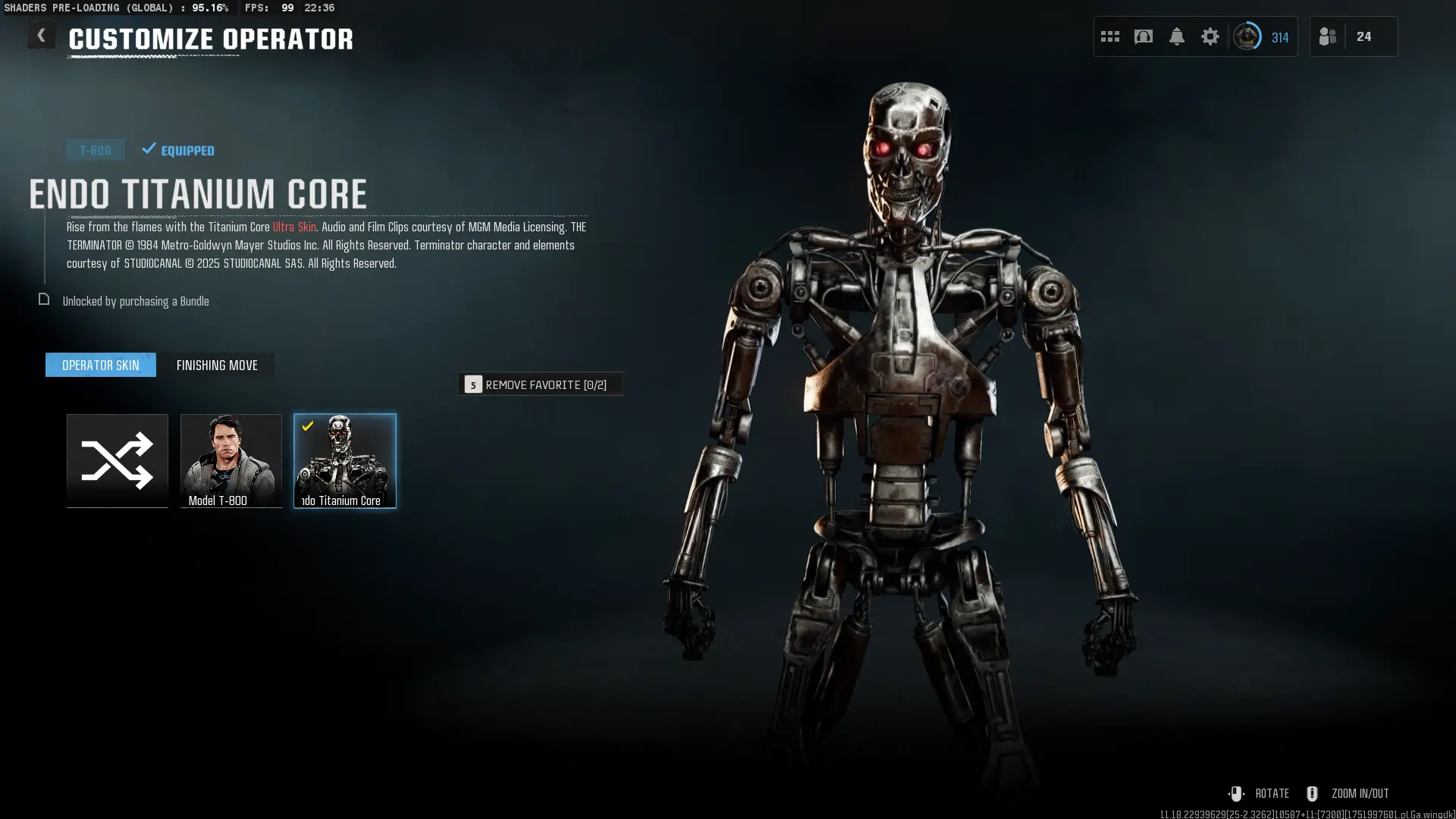Click the rotate mouse hint icon

tap(1237, 793)
